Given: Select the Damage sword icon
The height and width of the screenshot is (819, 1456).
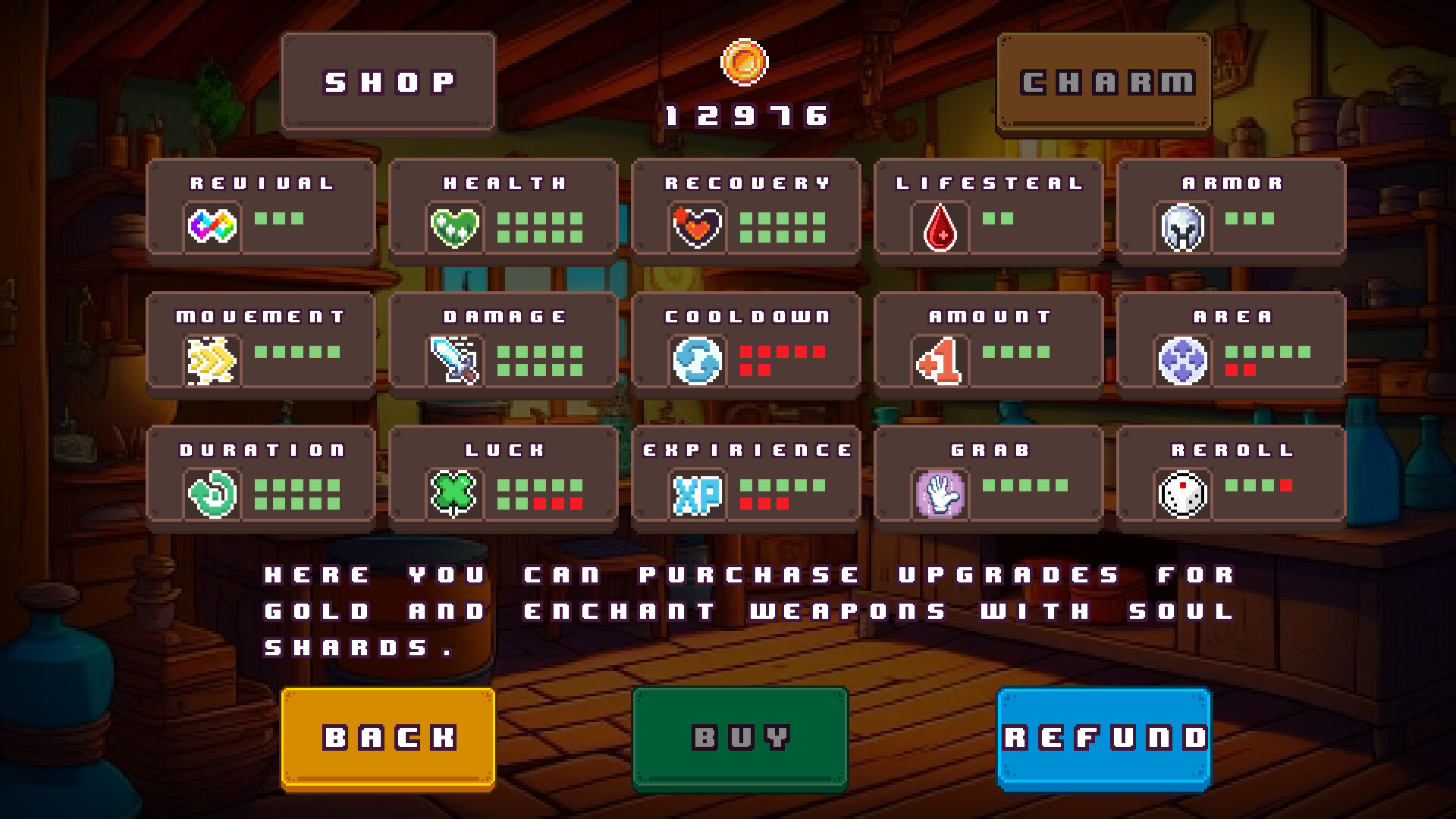Looking at the screenshot, I should point(456,359).
